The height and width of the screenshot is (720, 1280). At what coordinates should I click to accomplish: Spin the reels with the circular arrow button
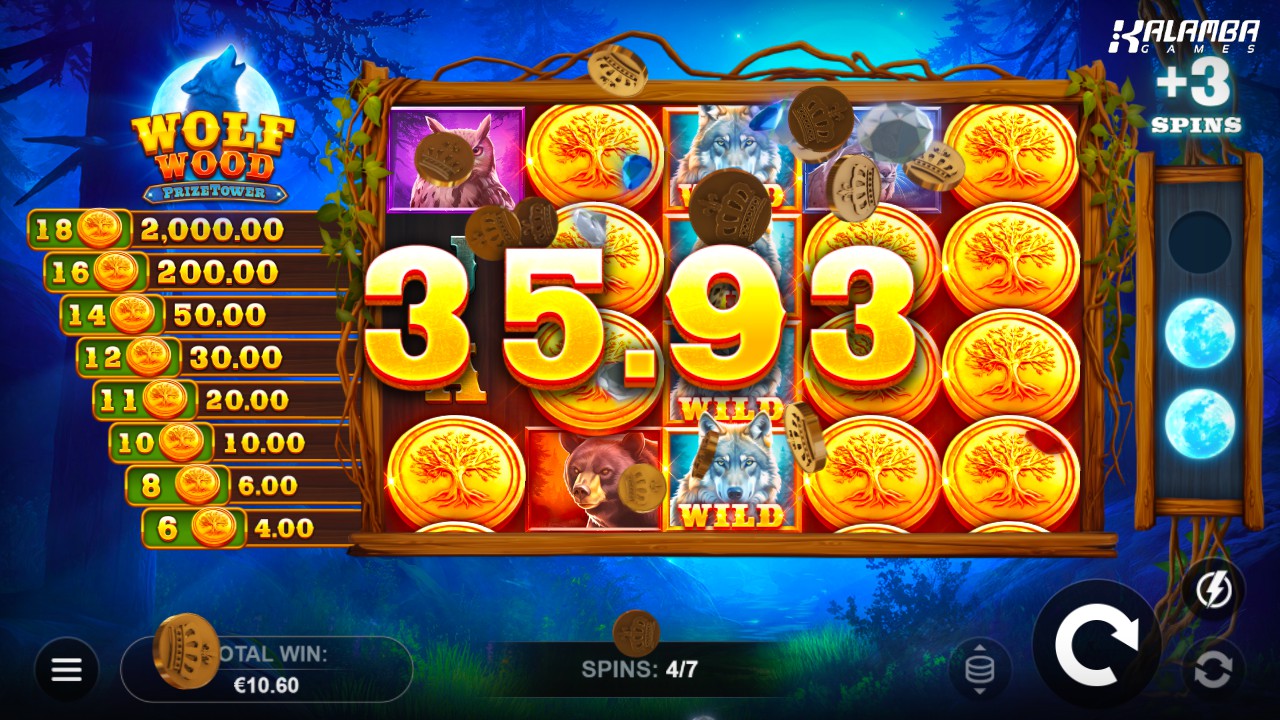pyautogui.click(x=1096, y=645)
